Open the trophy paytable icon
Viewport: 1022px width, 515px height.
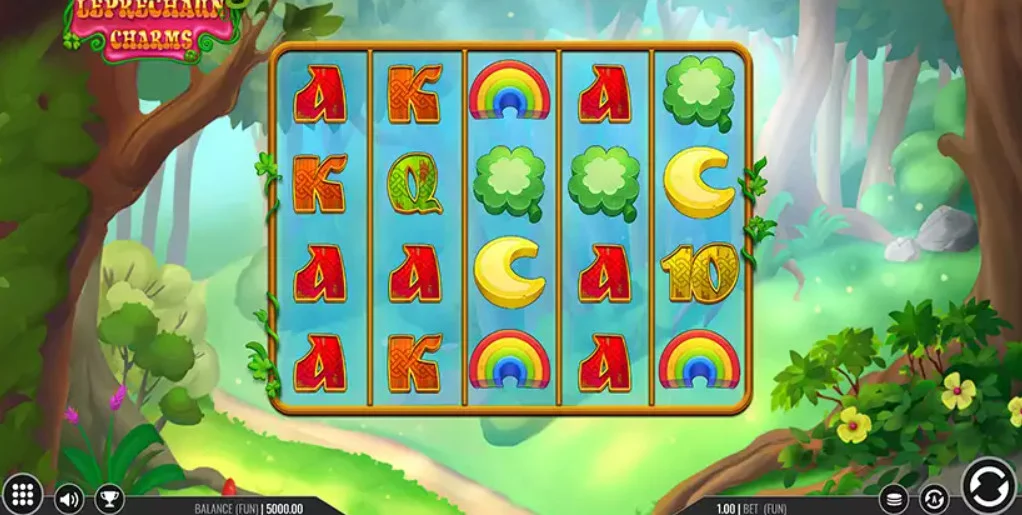109,497
